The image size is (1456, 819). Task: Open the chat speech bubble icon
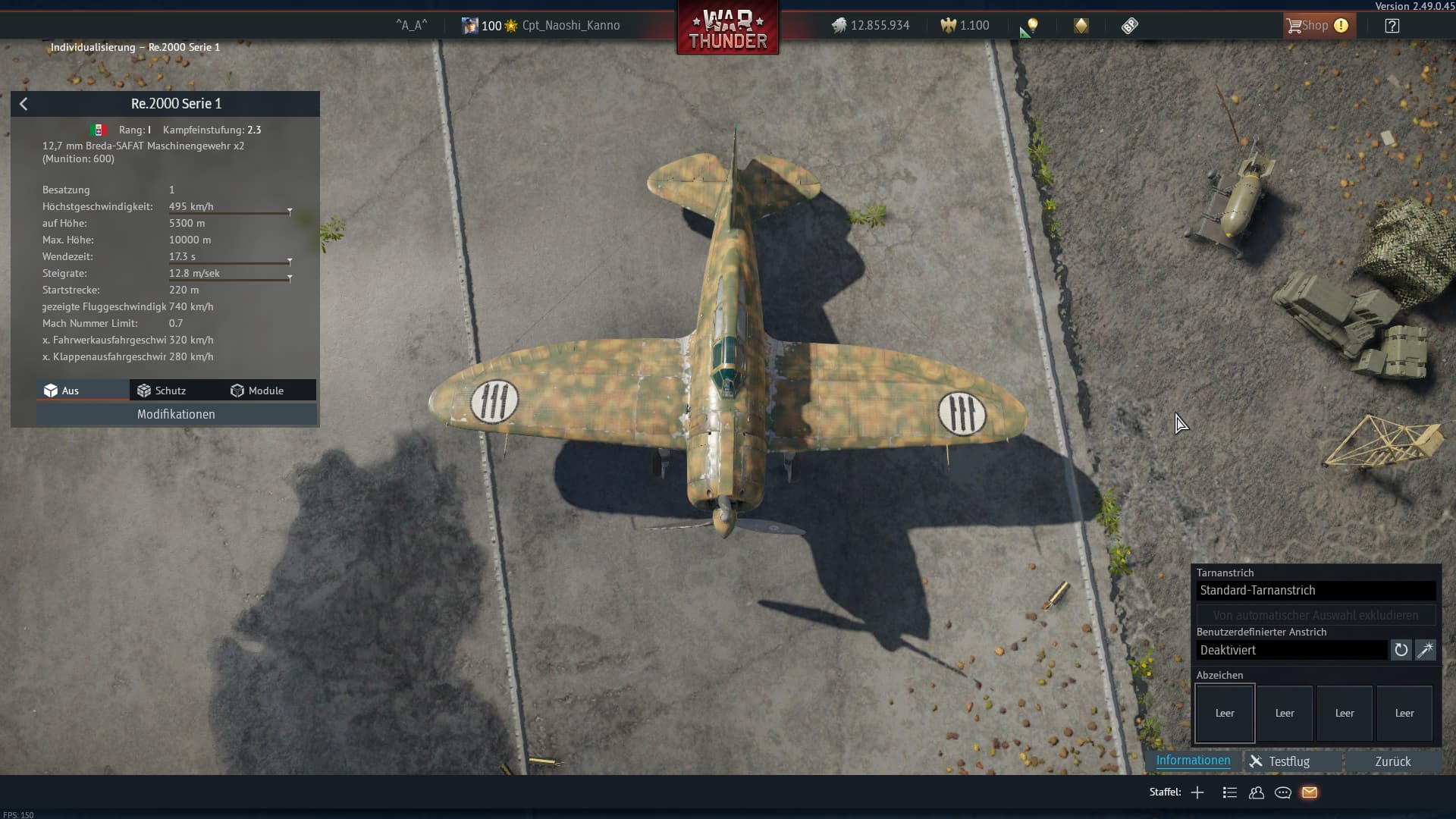(1283, 792)
